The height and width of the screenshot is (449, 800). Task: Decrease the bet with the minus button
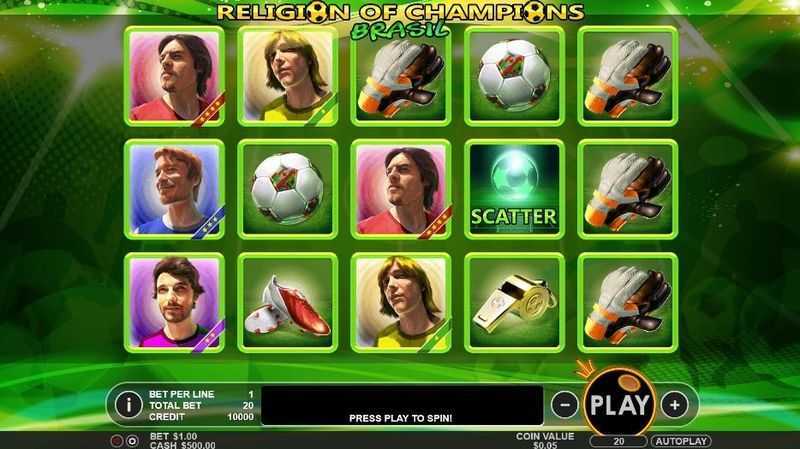(x=563, y=404)
